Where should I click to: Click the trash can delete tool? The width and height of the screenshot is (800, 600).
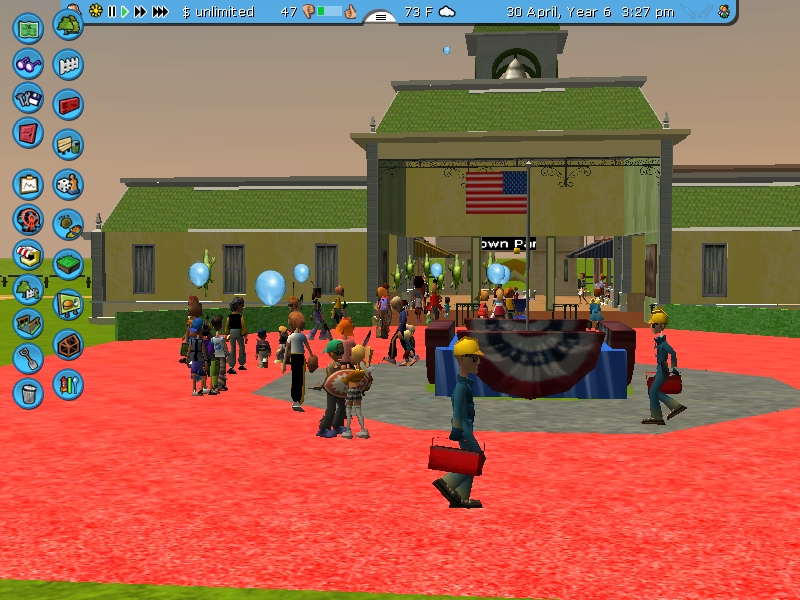point(28,392)
